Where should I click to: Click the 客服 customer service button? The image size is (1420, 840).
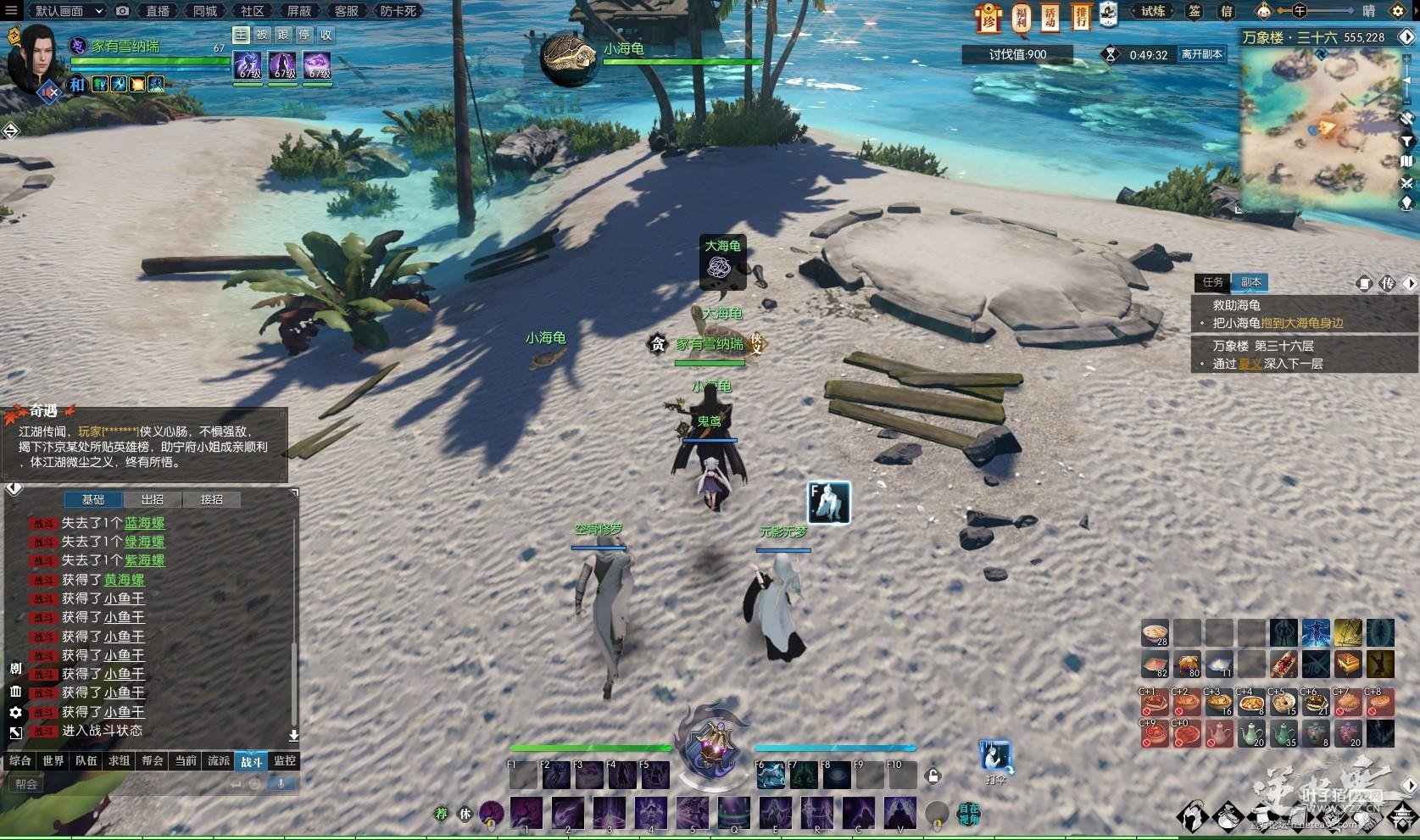(x=346, y=11)
